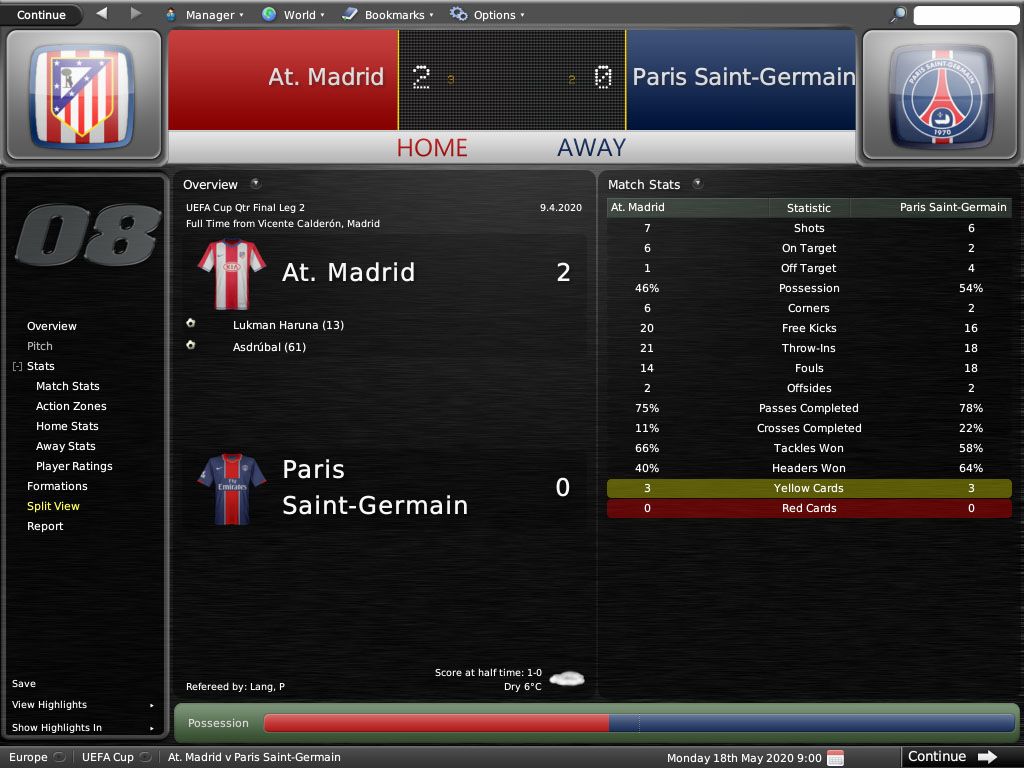The width and height of the screenshot is (1024, 768).
Task: Show the Action Zones view
Action: pos(71,406)
